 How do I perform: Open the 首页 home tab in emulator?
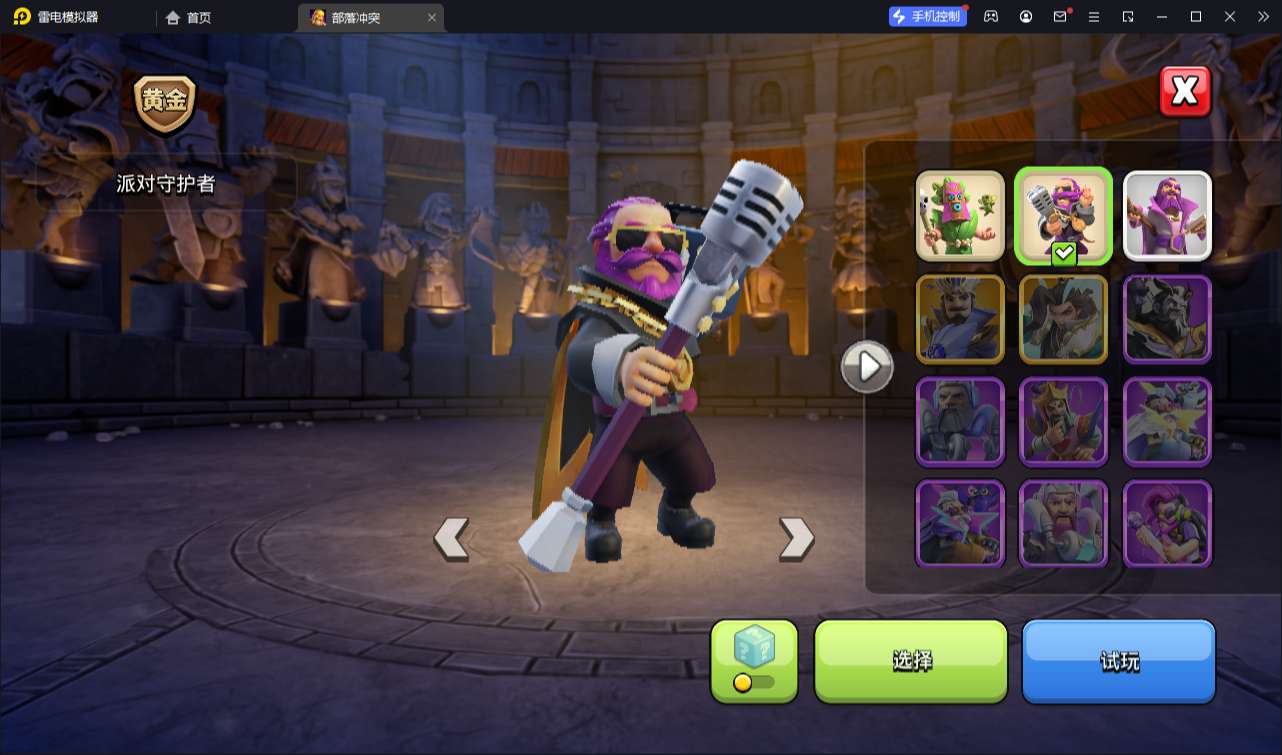click(x=188, y=17)
